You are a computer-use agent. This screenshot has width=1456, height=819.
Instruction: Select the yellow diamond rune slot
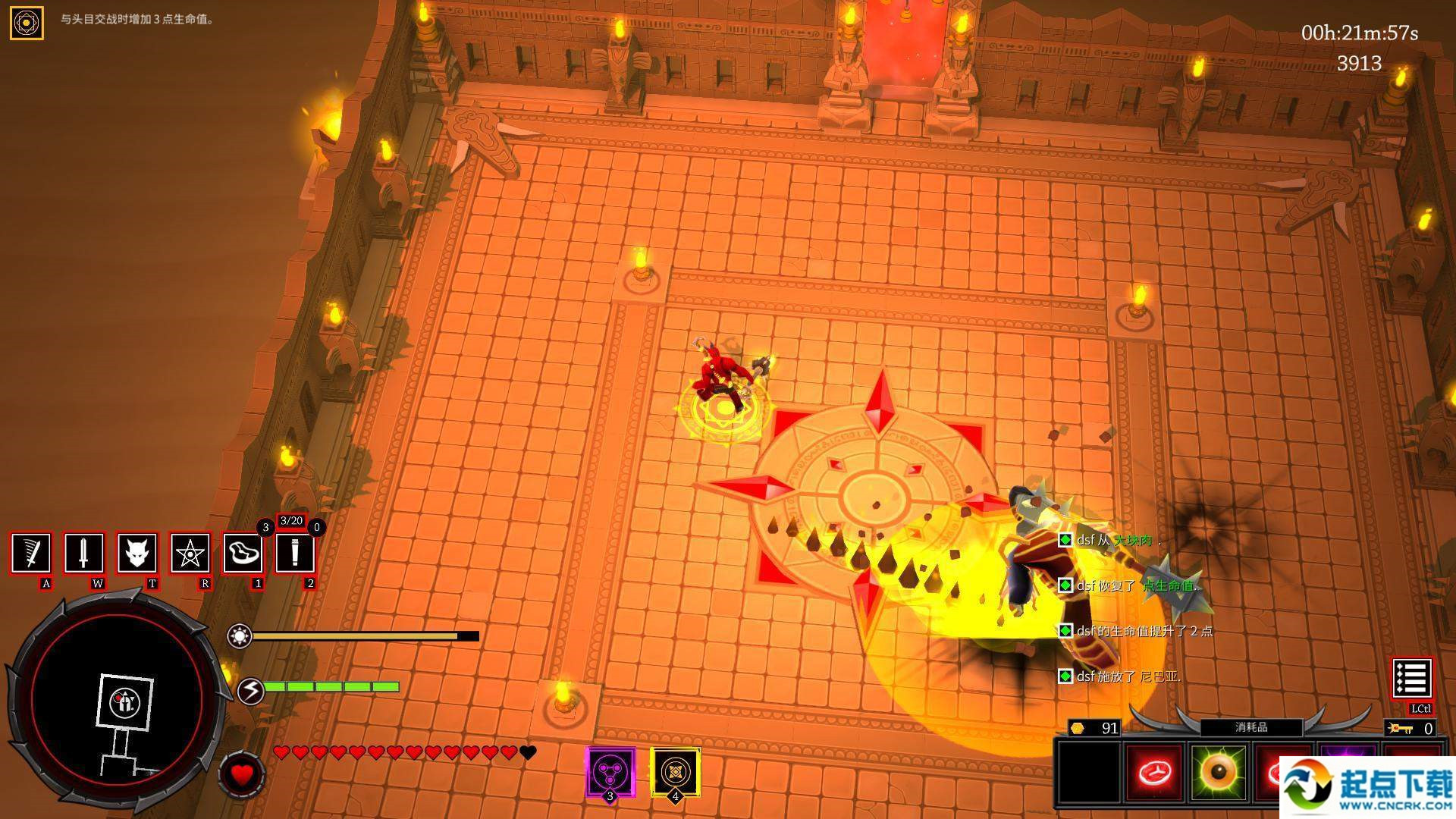tap(675, 772)
